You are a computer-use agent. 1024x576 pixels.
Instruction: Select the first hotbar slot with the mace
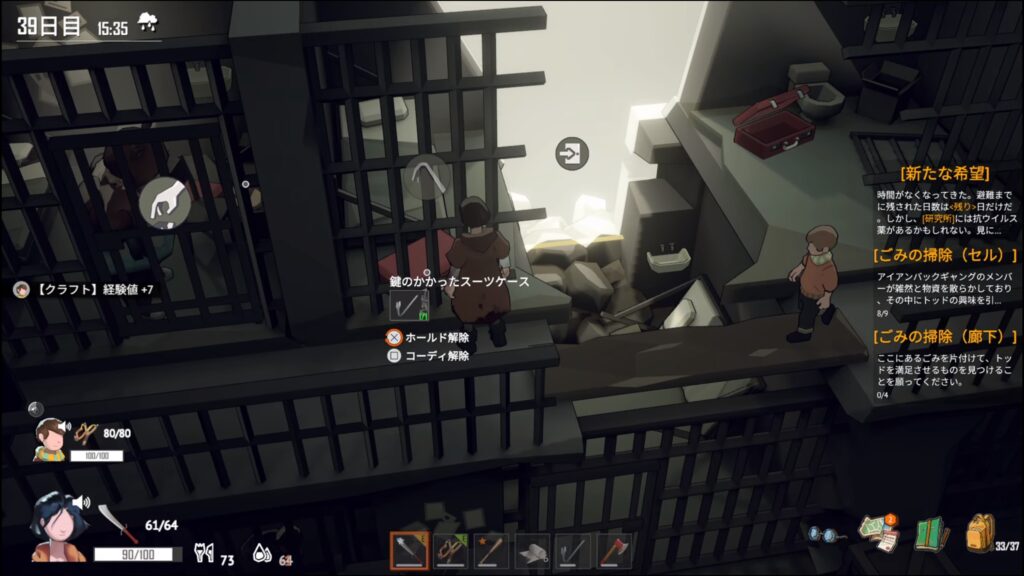(x=409, y=551)
